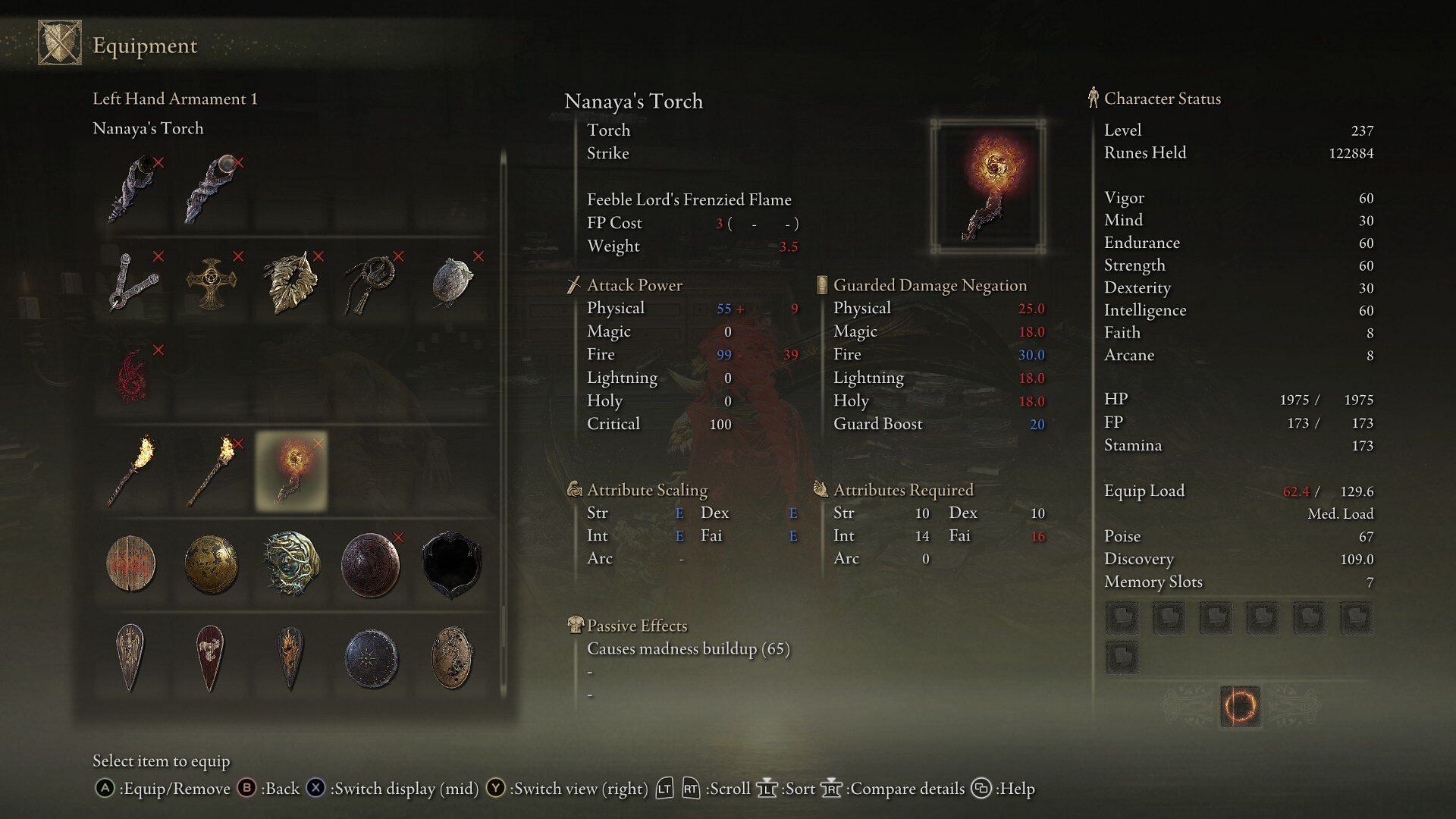Choose the kite shield with flame emblem
The image size is (1456, 819).
[290, 657]
